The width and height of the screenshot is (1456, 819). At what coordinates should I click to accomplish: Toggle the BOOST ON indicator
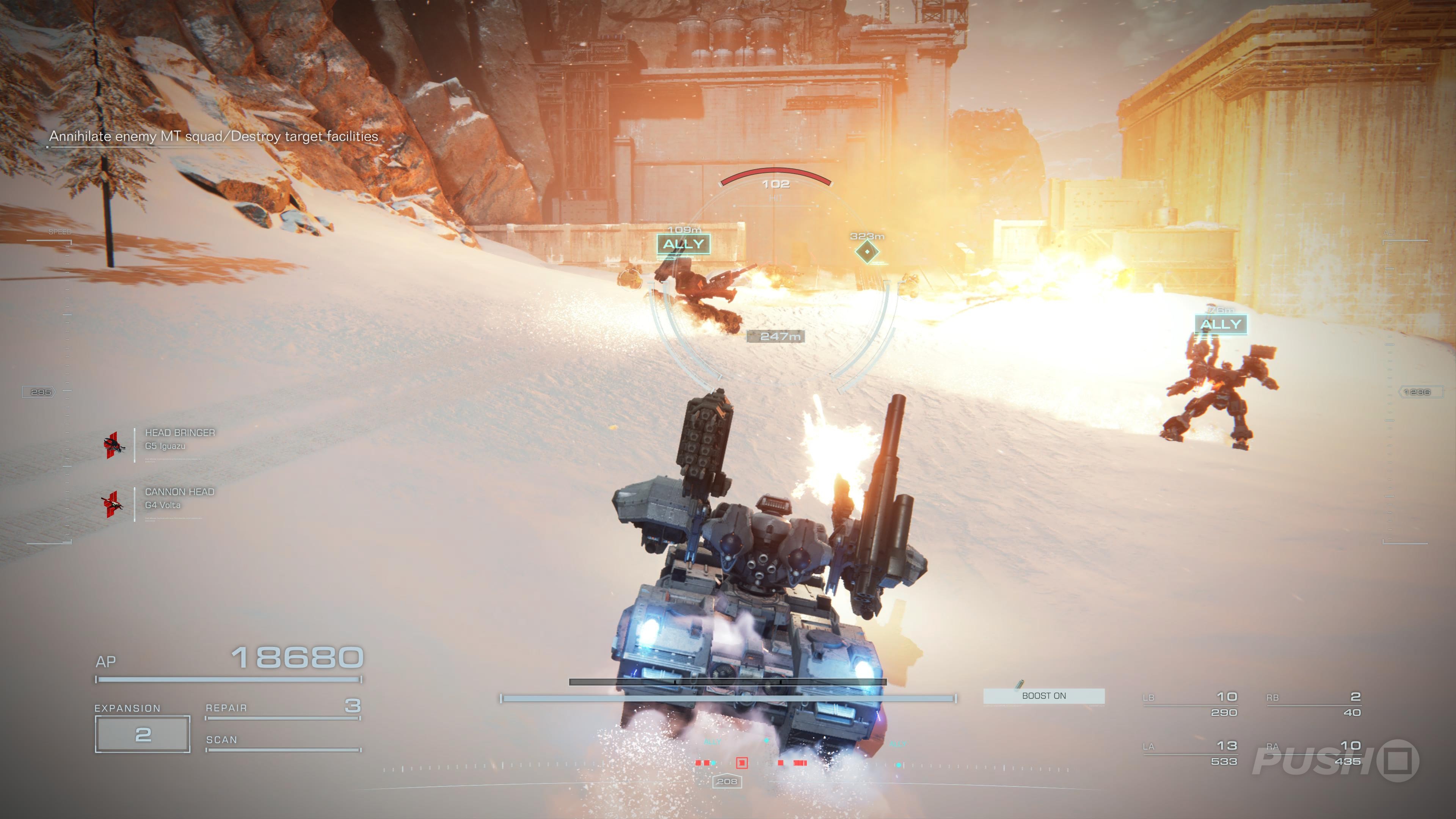pyautogui.click(x=1043, y=696)
